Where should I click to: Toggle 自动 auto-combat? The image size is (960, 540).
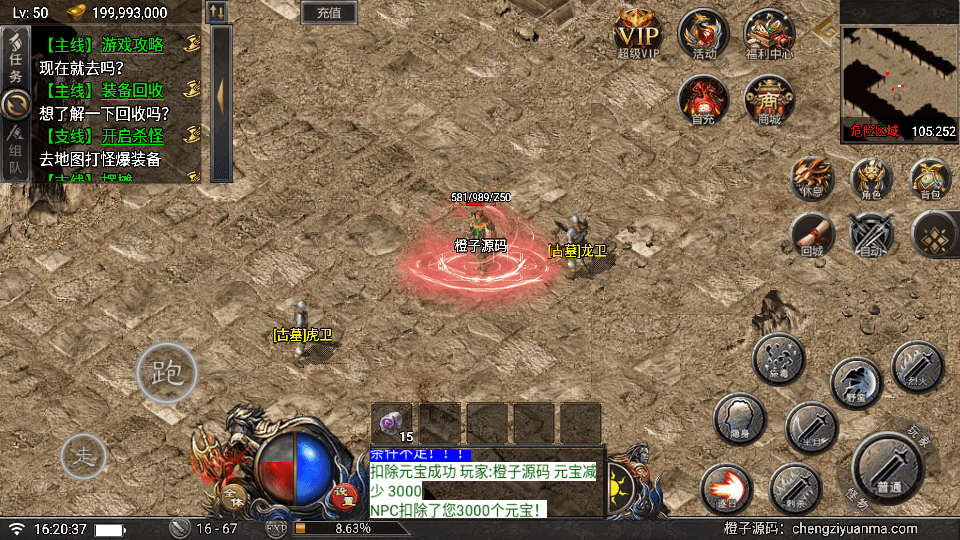pos(870,235)
